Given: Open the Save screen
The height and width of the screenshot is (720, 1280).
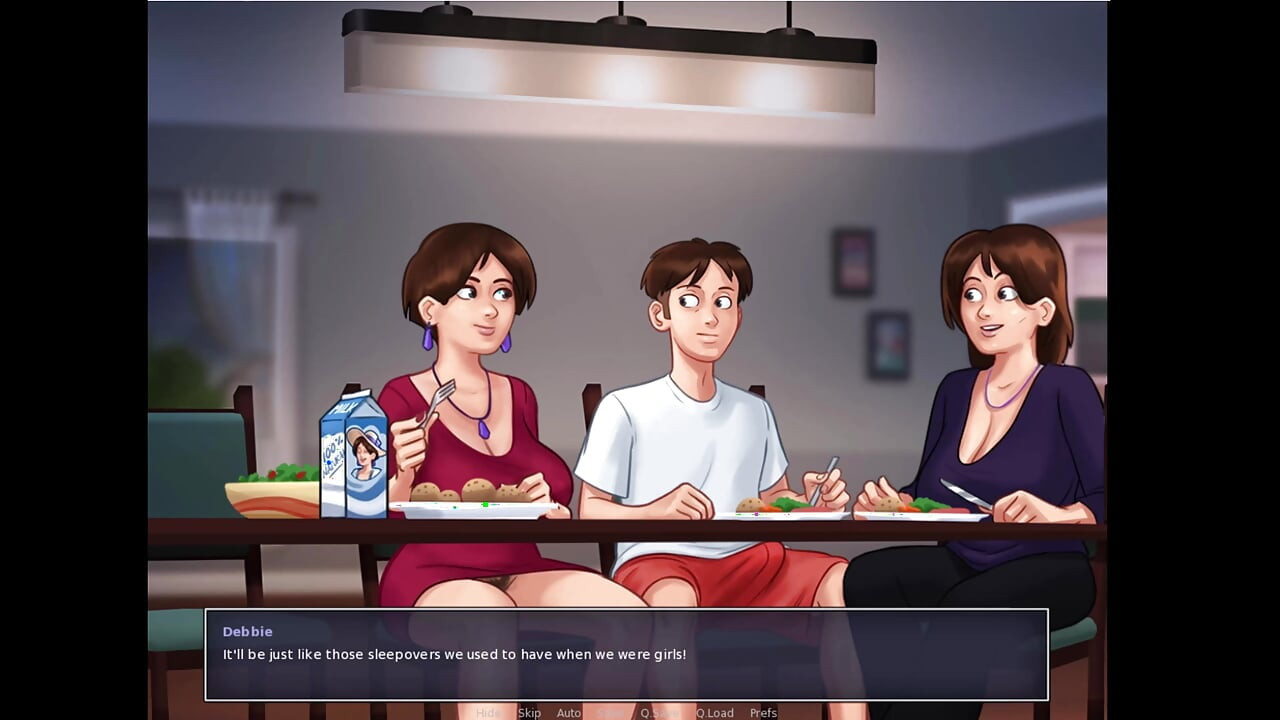Looking at the screenshot, I should click(612, 712).
